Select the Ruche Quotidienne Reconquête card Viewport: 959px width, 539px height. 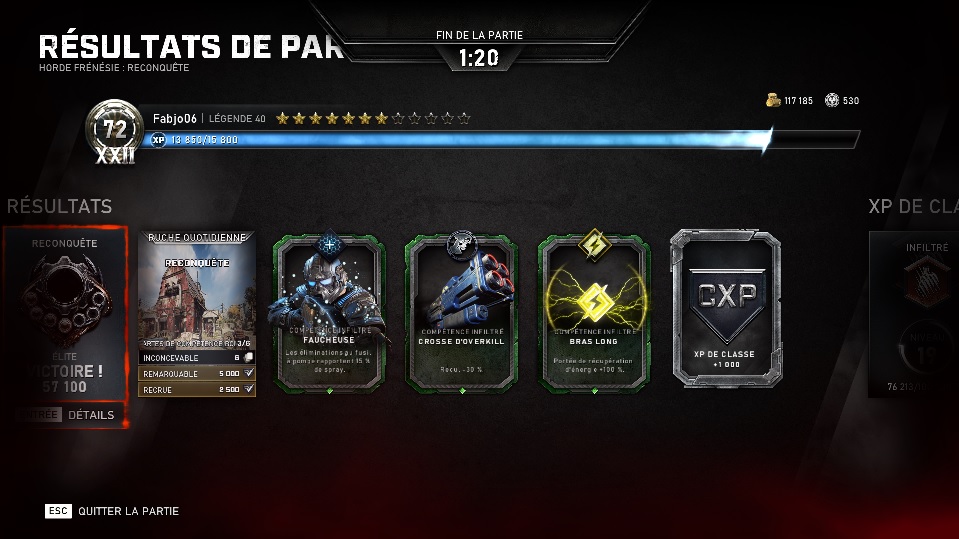[x=196, y=290]
